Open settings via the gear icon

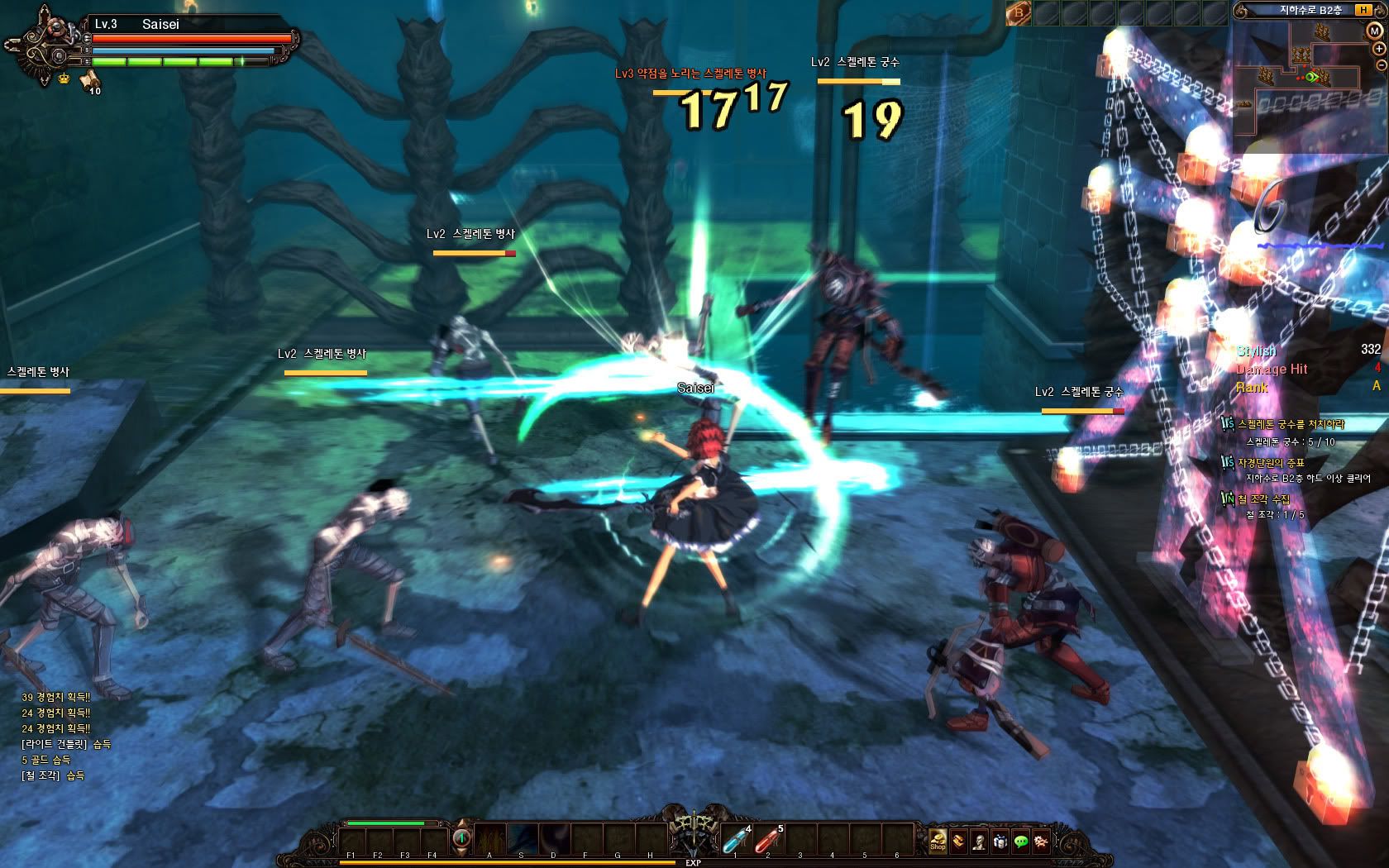[x=1042, y=841]
